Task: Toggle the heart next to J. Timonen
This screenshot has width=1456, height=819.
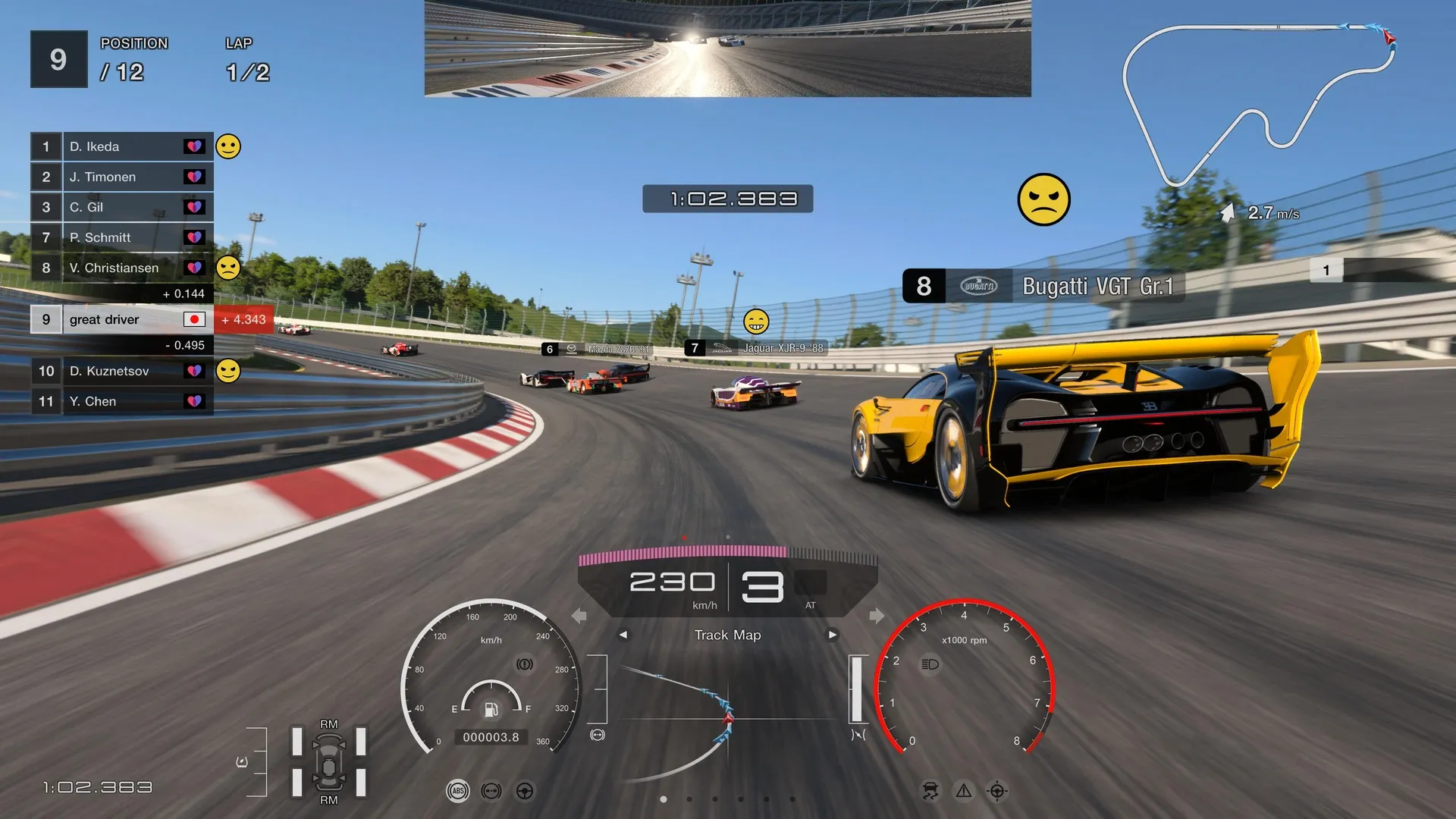Action: pos(196,177)
